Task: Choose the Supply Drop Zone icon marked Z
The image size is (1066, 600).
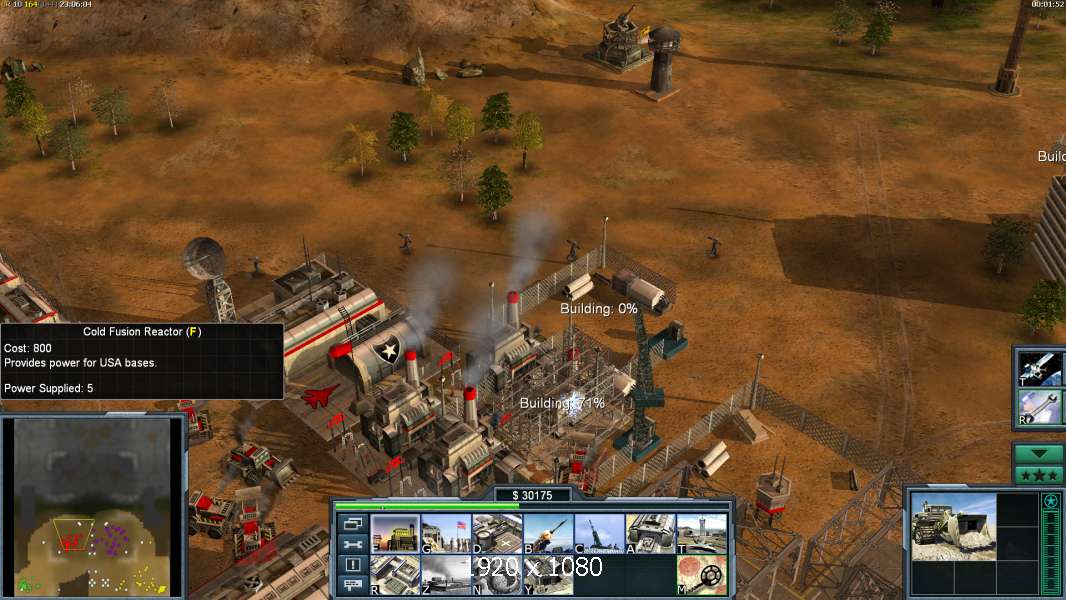Action: (446, 575)
